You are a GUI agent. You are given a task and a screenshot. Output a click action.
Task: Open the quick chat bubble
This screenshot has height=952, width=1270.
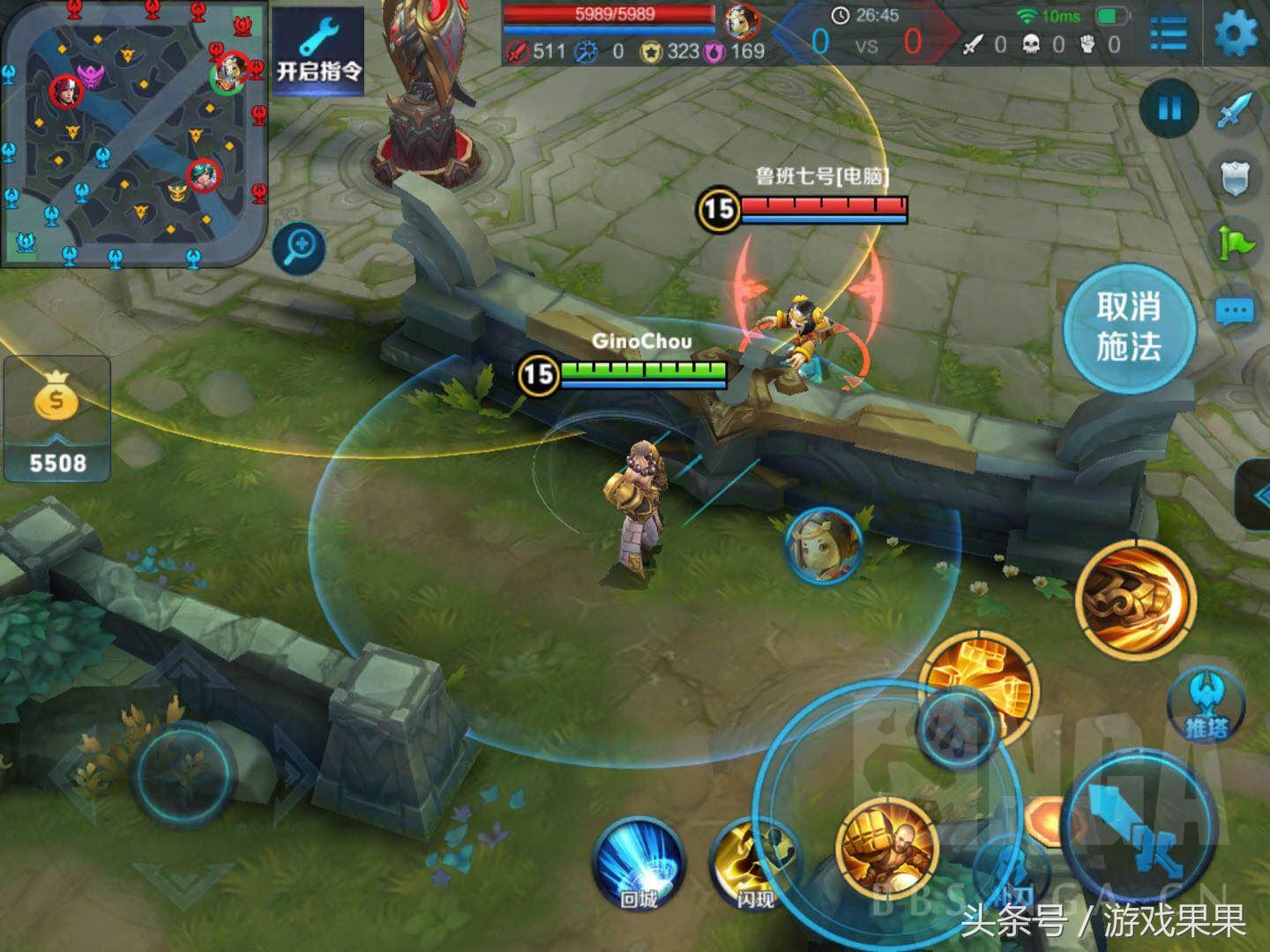[1235, 311]
